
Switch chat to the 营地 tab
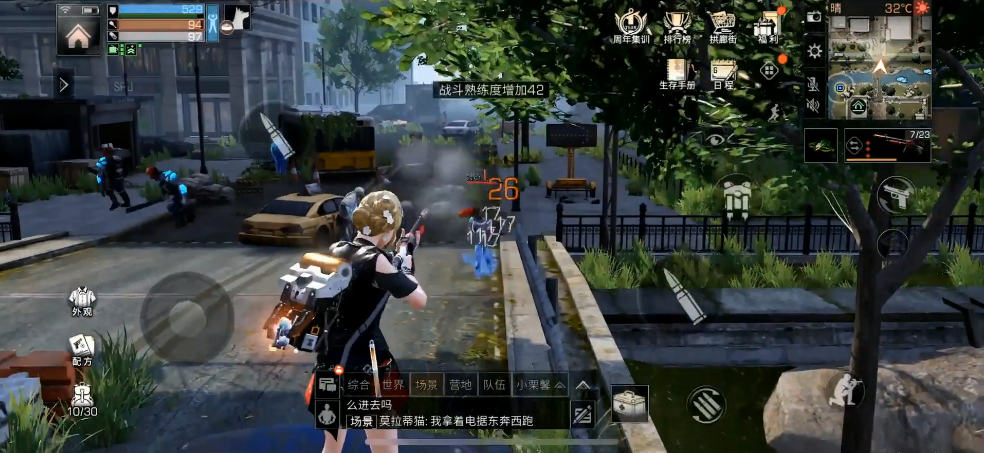(461, 384)
